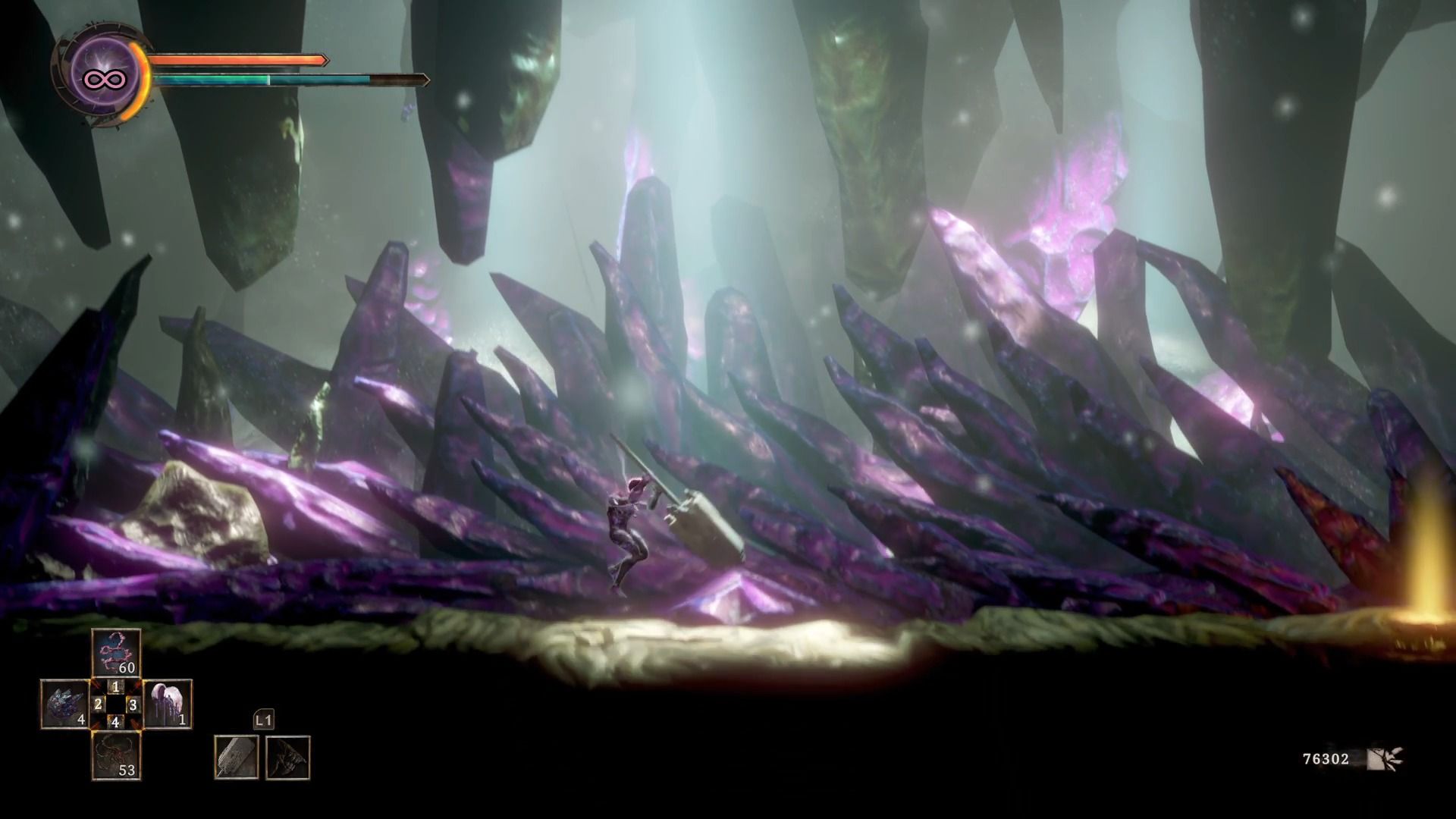Image resolution: width=1456 pixels, height=819 pixels.
Task: Choose the large cleaver weapon slot
Action: (236, 757)
